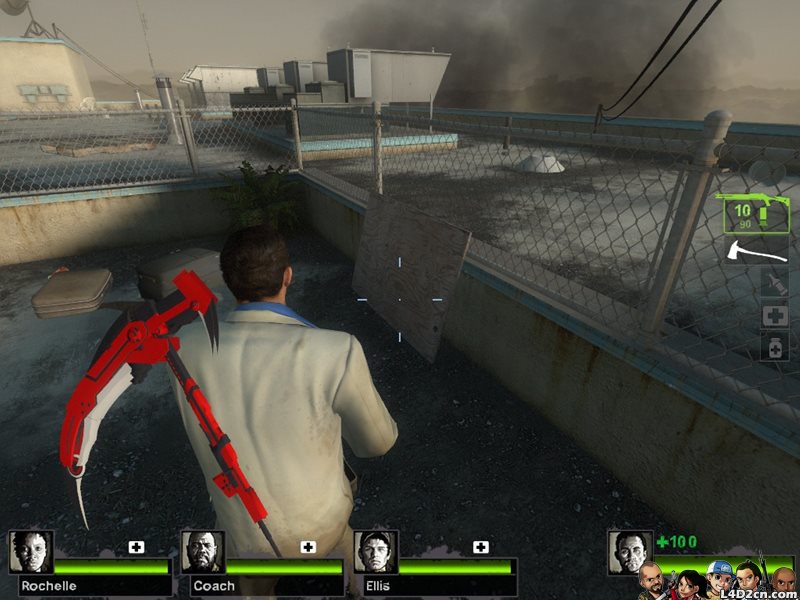Select the pain pills bottle slot
The width and height of the screenshot is (800, 600).
[774, 347]
